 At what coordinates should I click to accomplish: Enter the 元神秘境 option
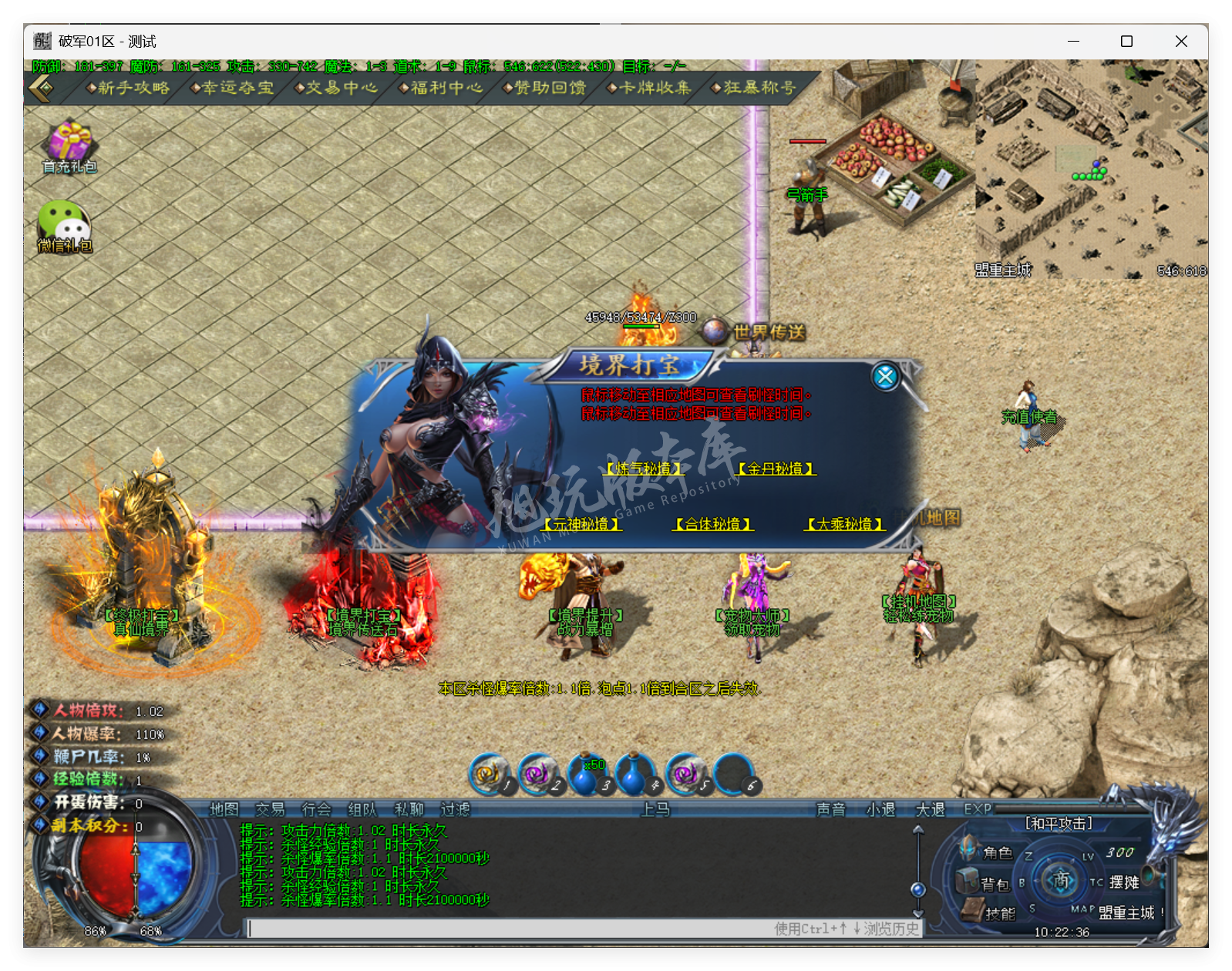pyautogui.click(x=582, y=524)
